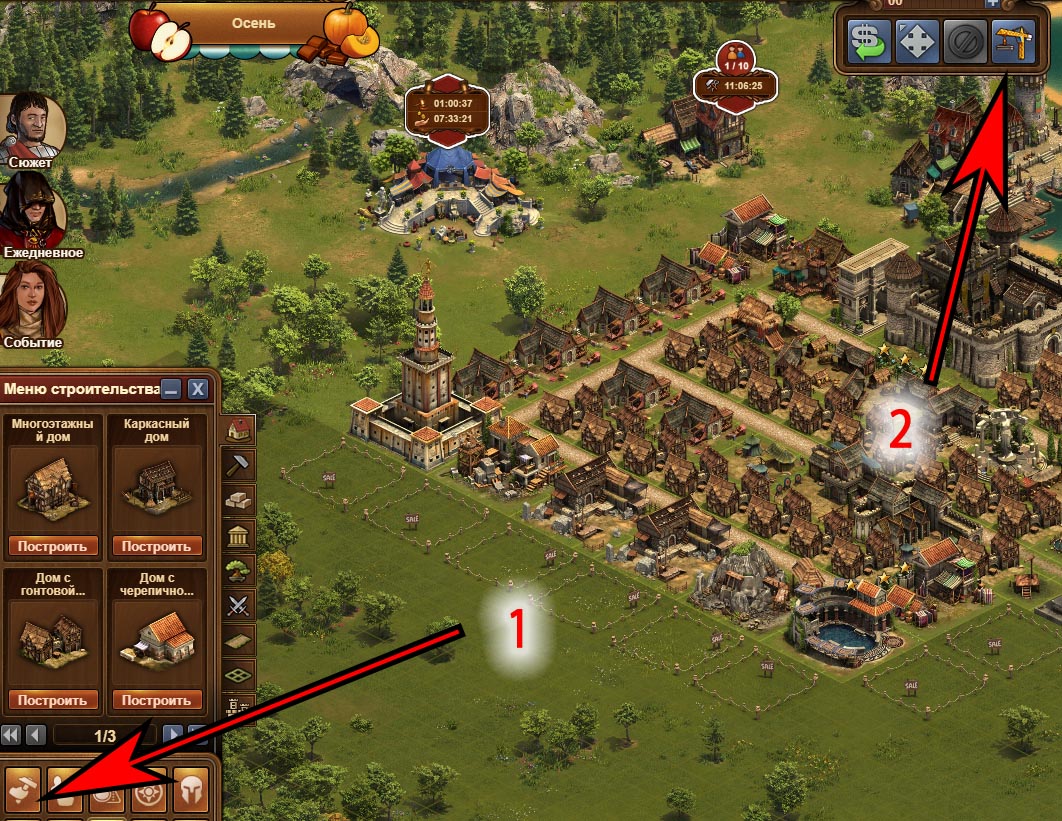Build the Каркасный дом house
The width and height of the screenshot is (1062, 821).
[158, 546]
